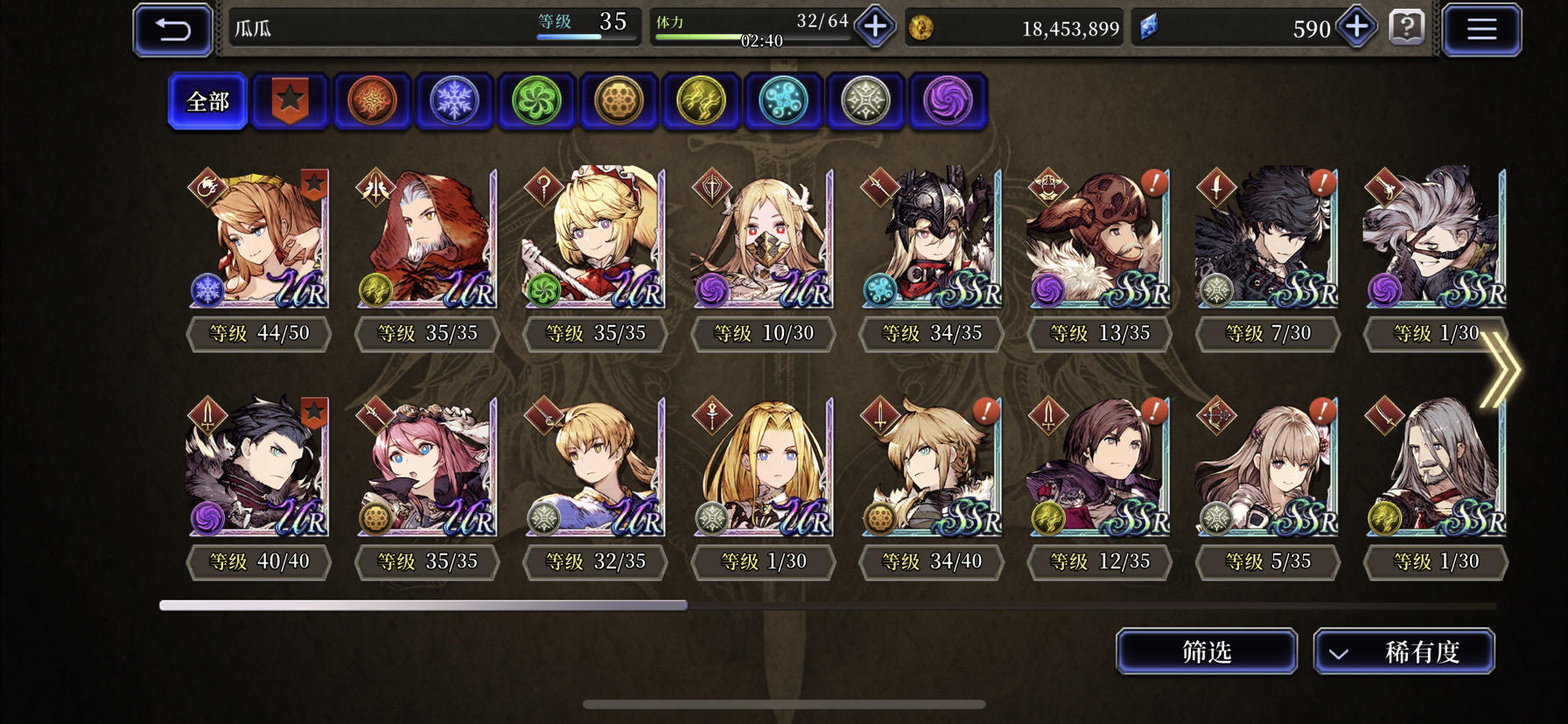Tap the back arrow button

[x=171, y=28]
